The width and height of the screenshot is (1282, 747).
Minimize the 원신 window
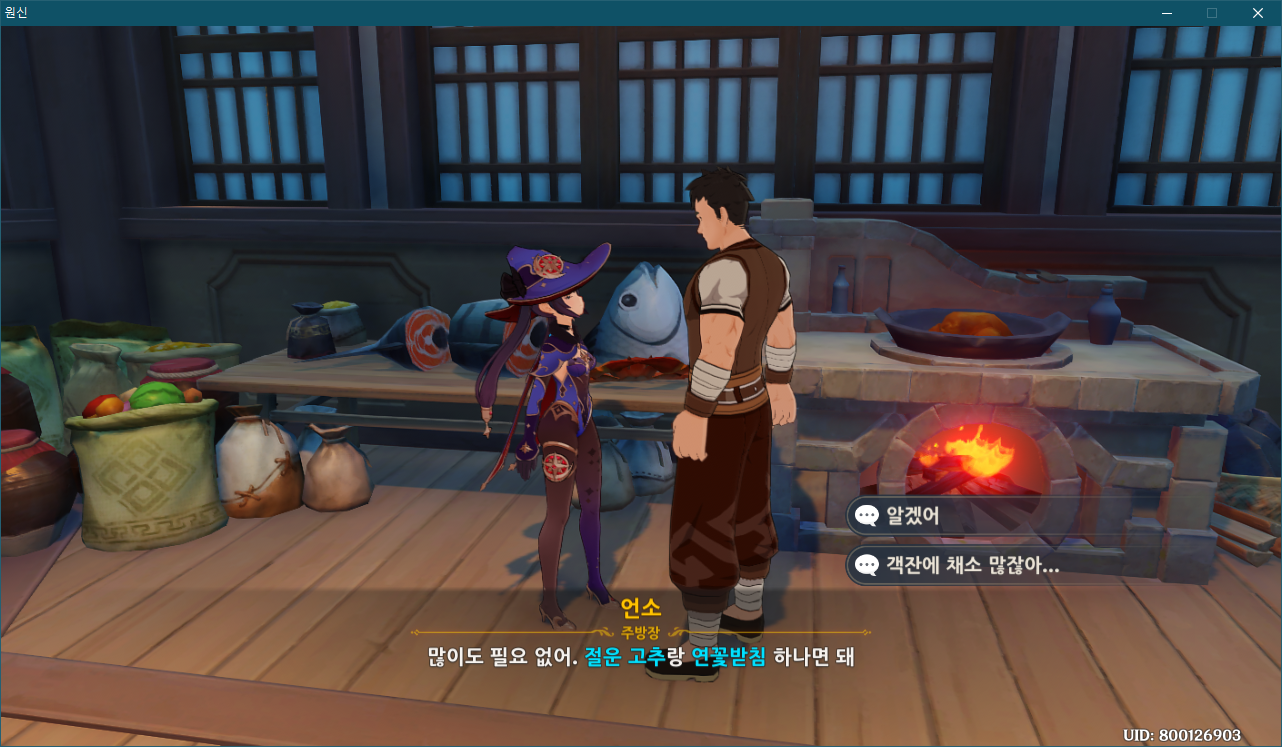click(1167, 13)
